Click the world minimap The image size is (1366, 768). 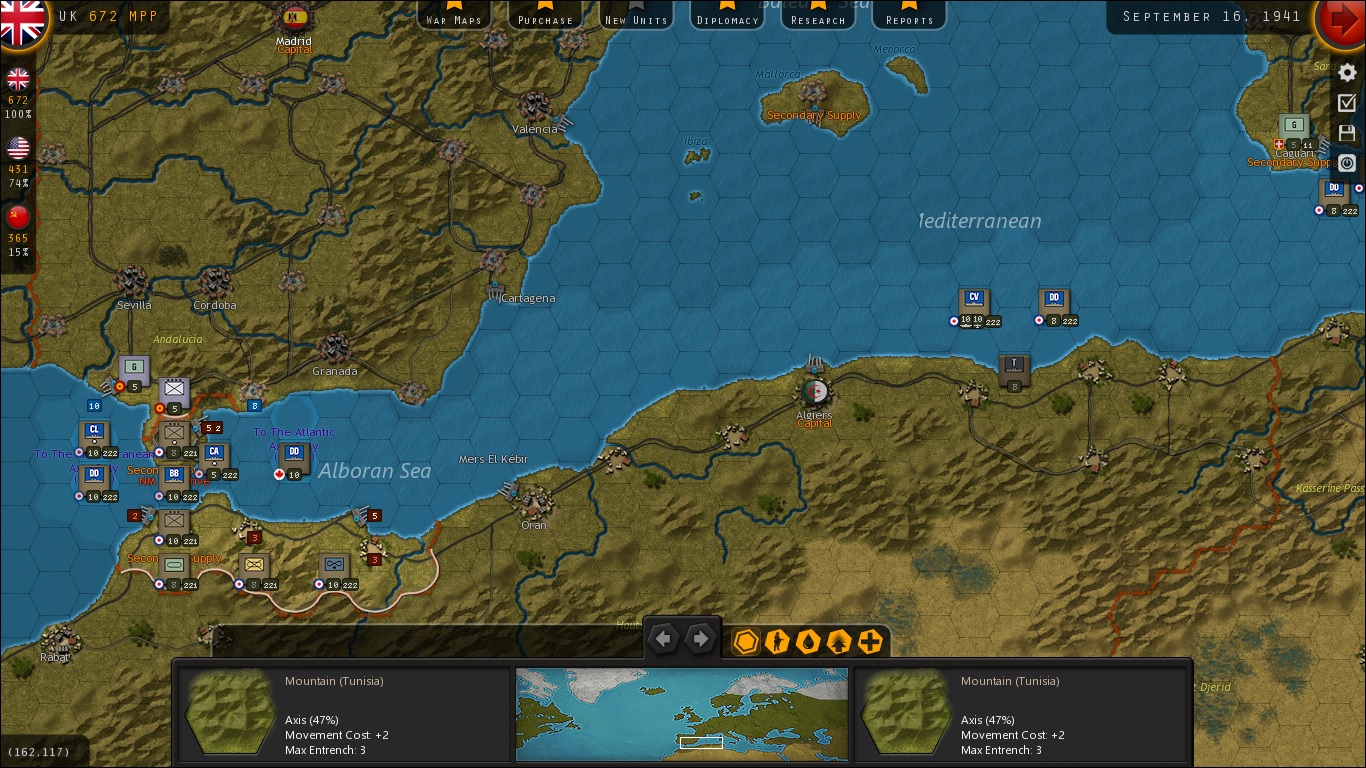coord(681,714)
